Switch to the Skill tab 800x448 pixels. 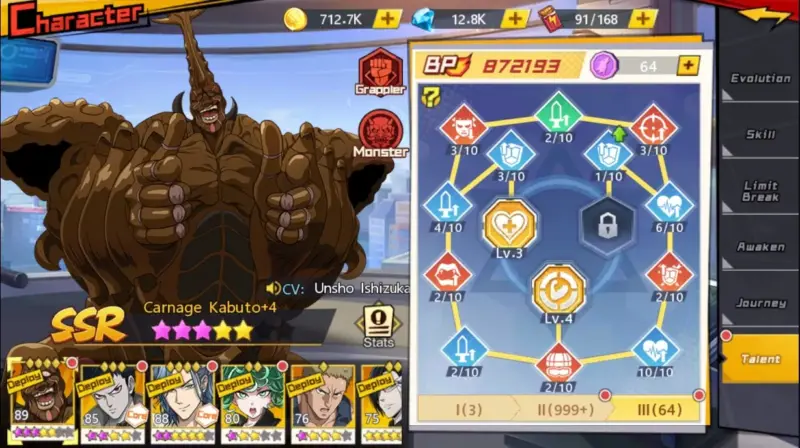[x=760, y=134]
